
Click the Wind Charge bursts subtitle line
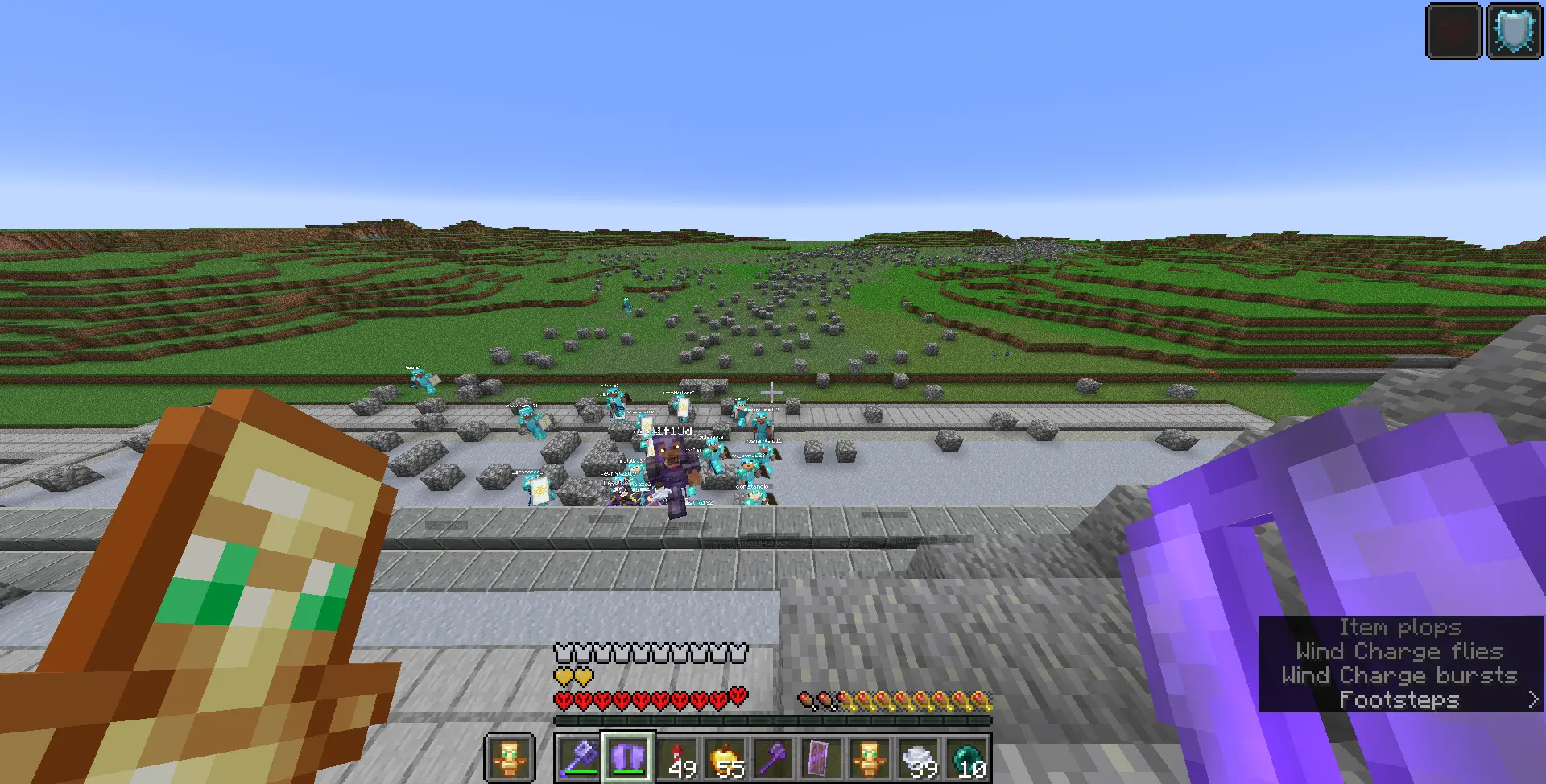1399,675
